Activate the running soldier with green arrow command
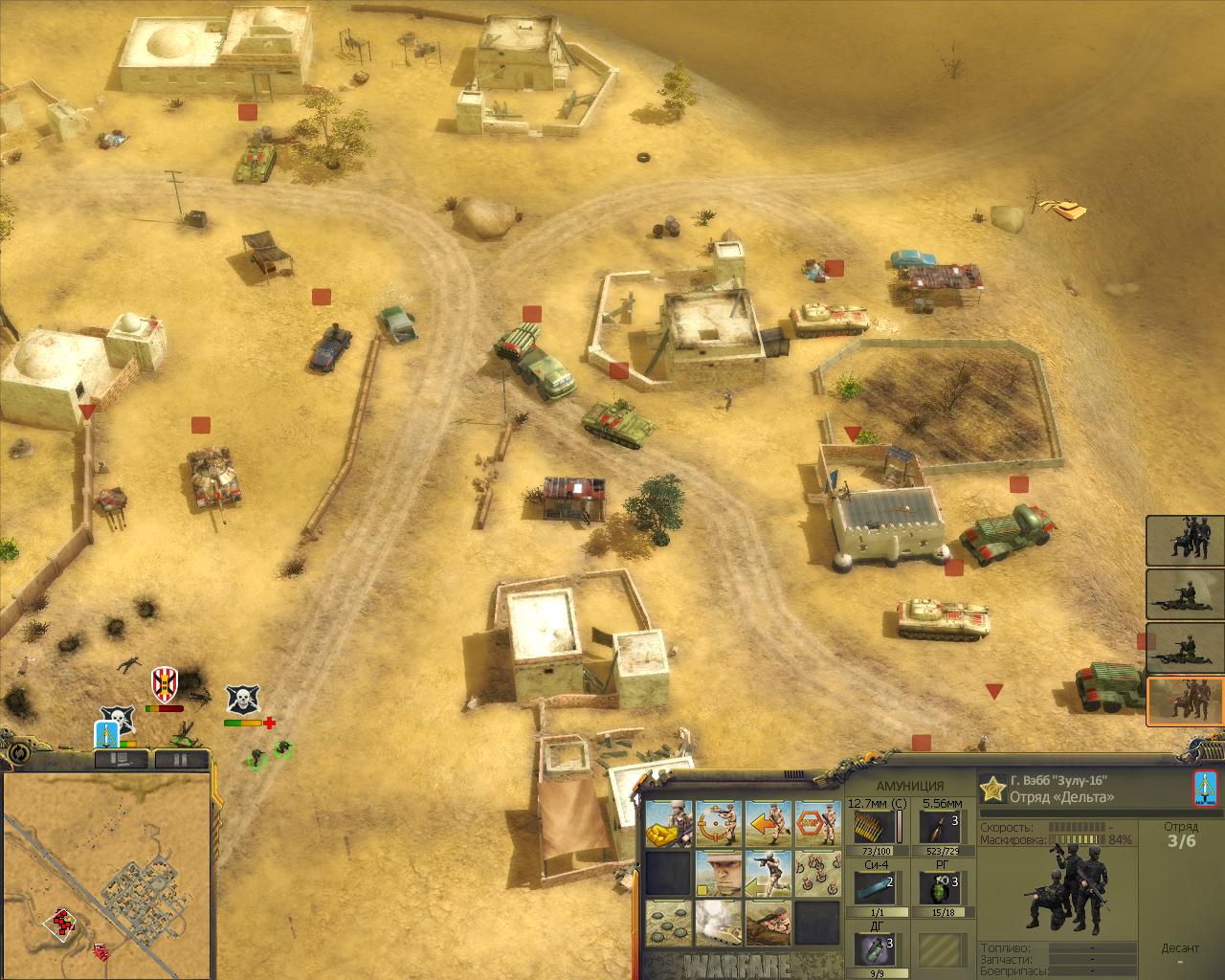The image size is (1225, 980). pos(768,874)
